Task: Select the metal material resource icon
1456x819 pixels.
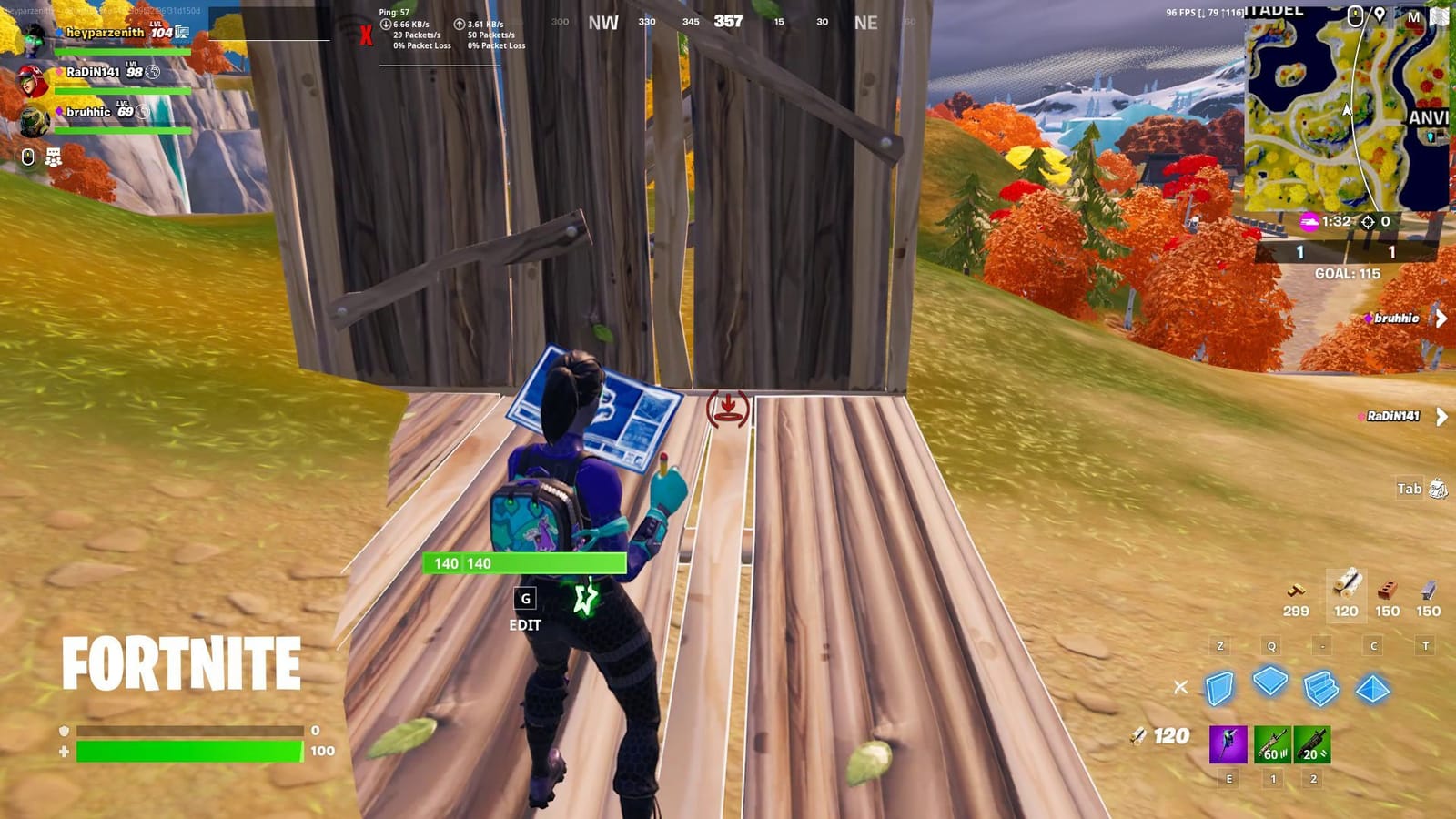Action: pyautogui.click(x=1427, y=589)
